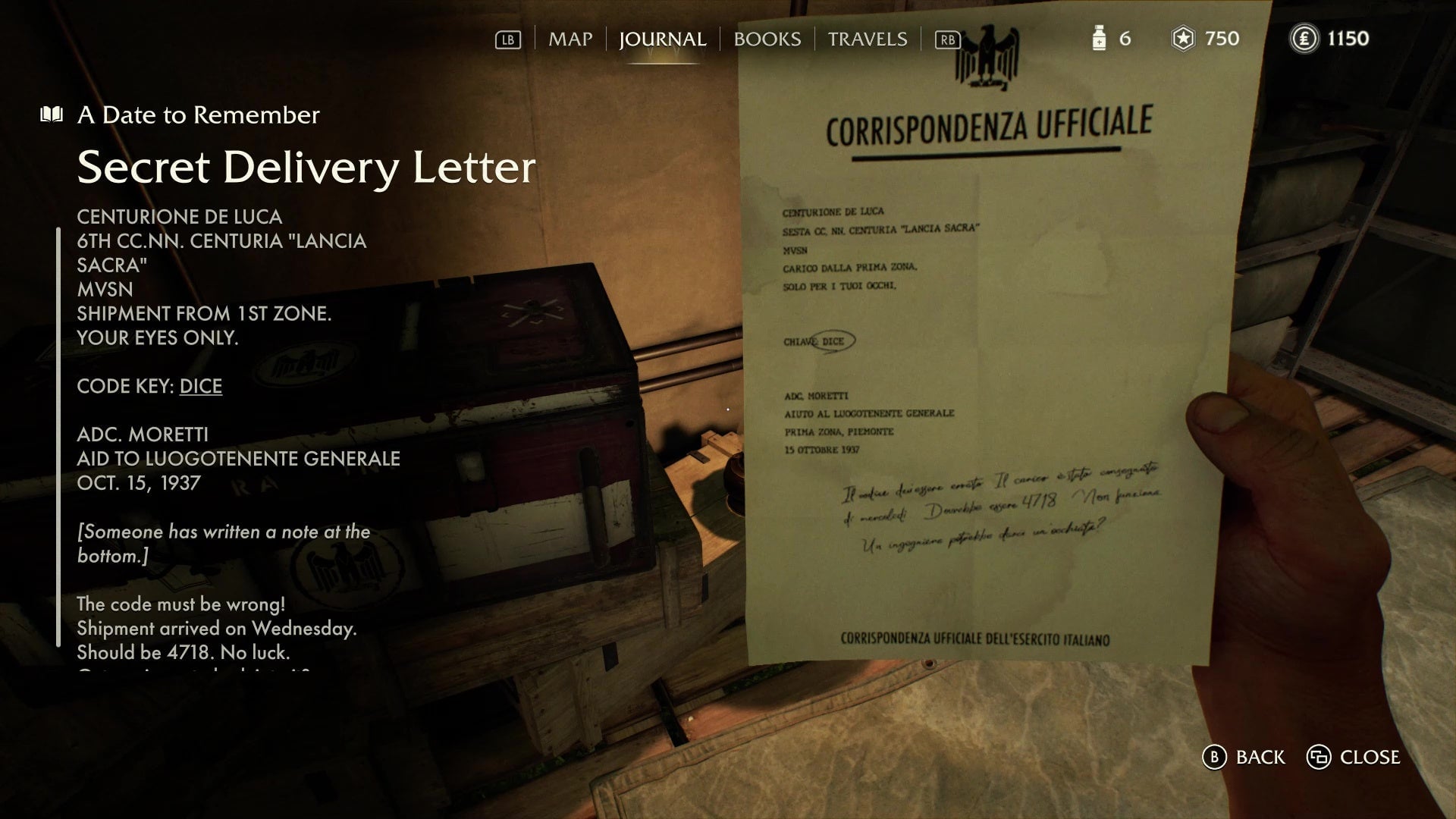Click the underlined DICE code key link

tap(200, 387)
